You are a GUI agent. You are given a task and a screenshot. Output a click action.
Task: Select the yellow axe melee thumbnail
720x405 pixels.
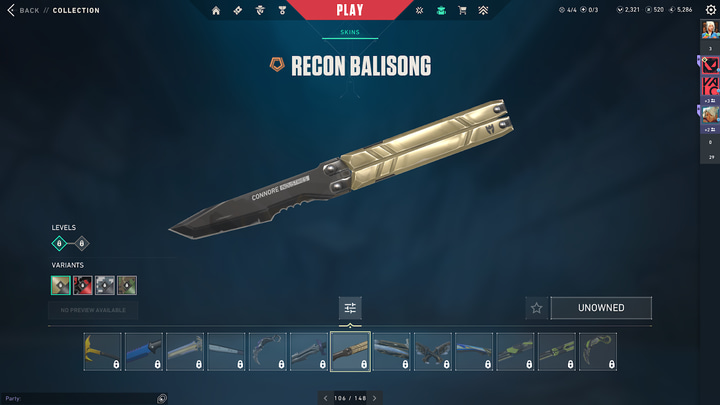point(102,352)
